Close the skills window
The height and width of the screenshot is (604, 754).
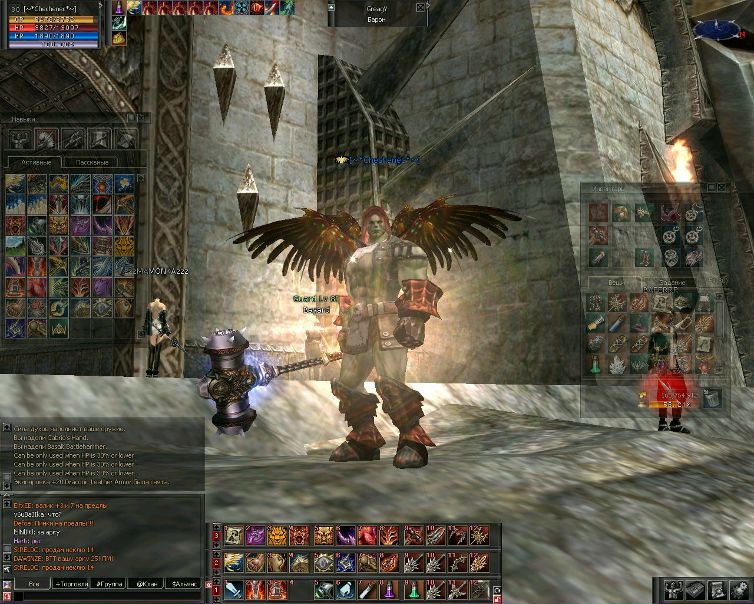coord(141,118)
